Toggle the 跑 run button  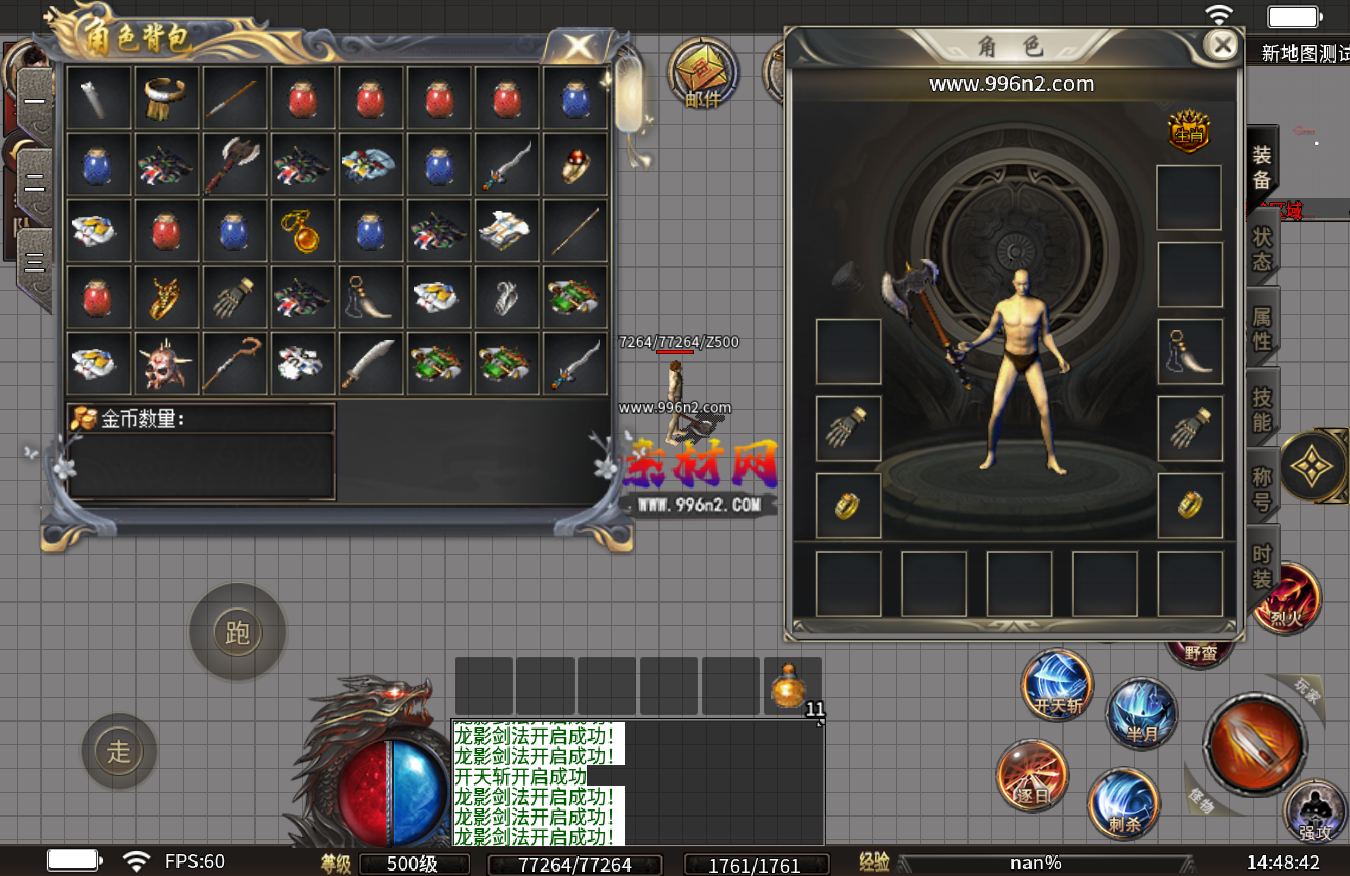point(238,633)
